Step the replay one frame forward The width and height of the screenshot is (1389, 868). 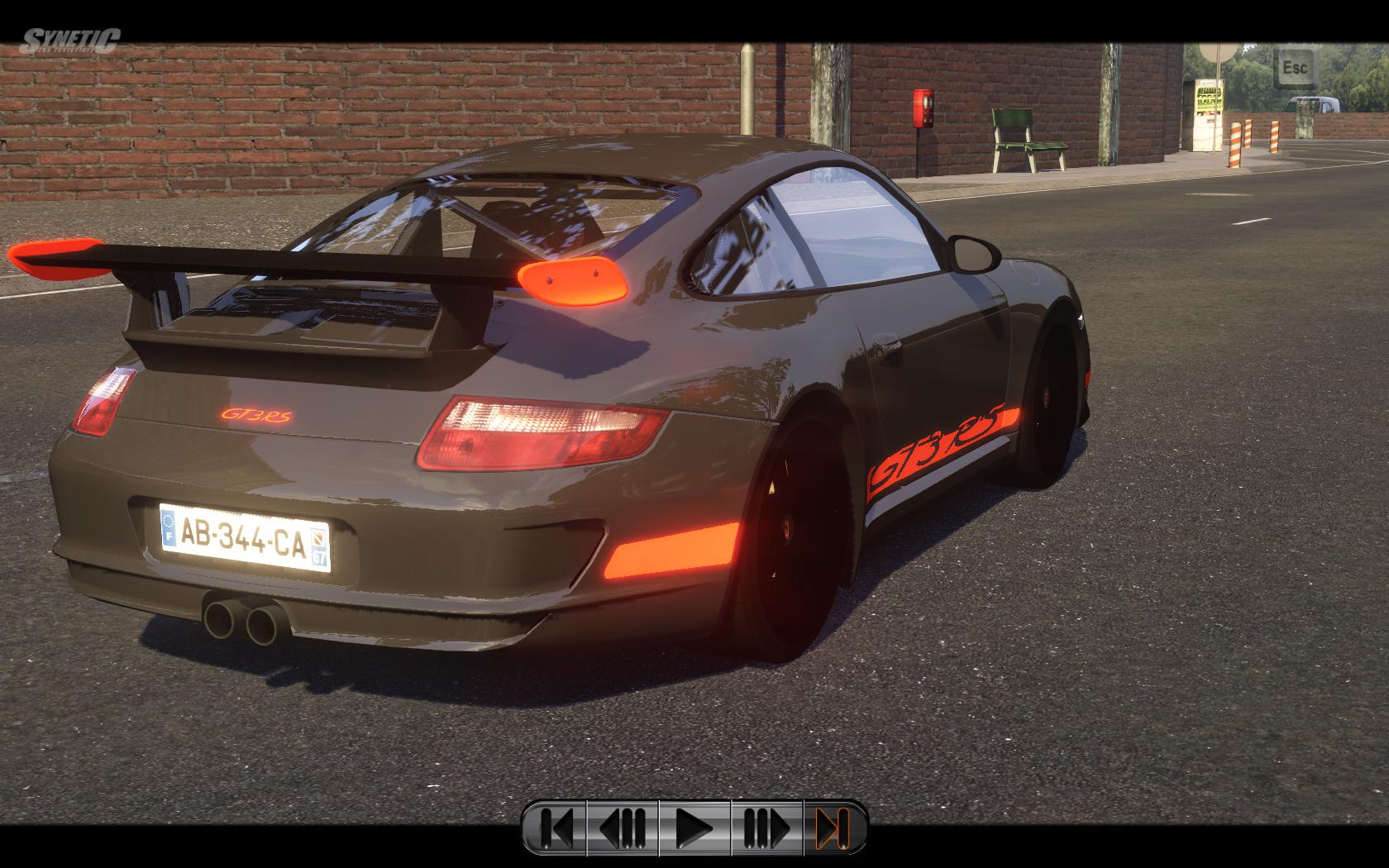pos(766,827)
